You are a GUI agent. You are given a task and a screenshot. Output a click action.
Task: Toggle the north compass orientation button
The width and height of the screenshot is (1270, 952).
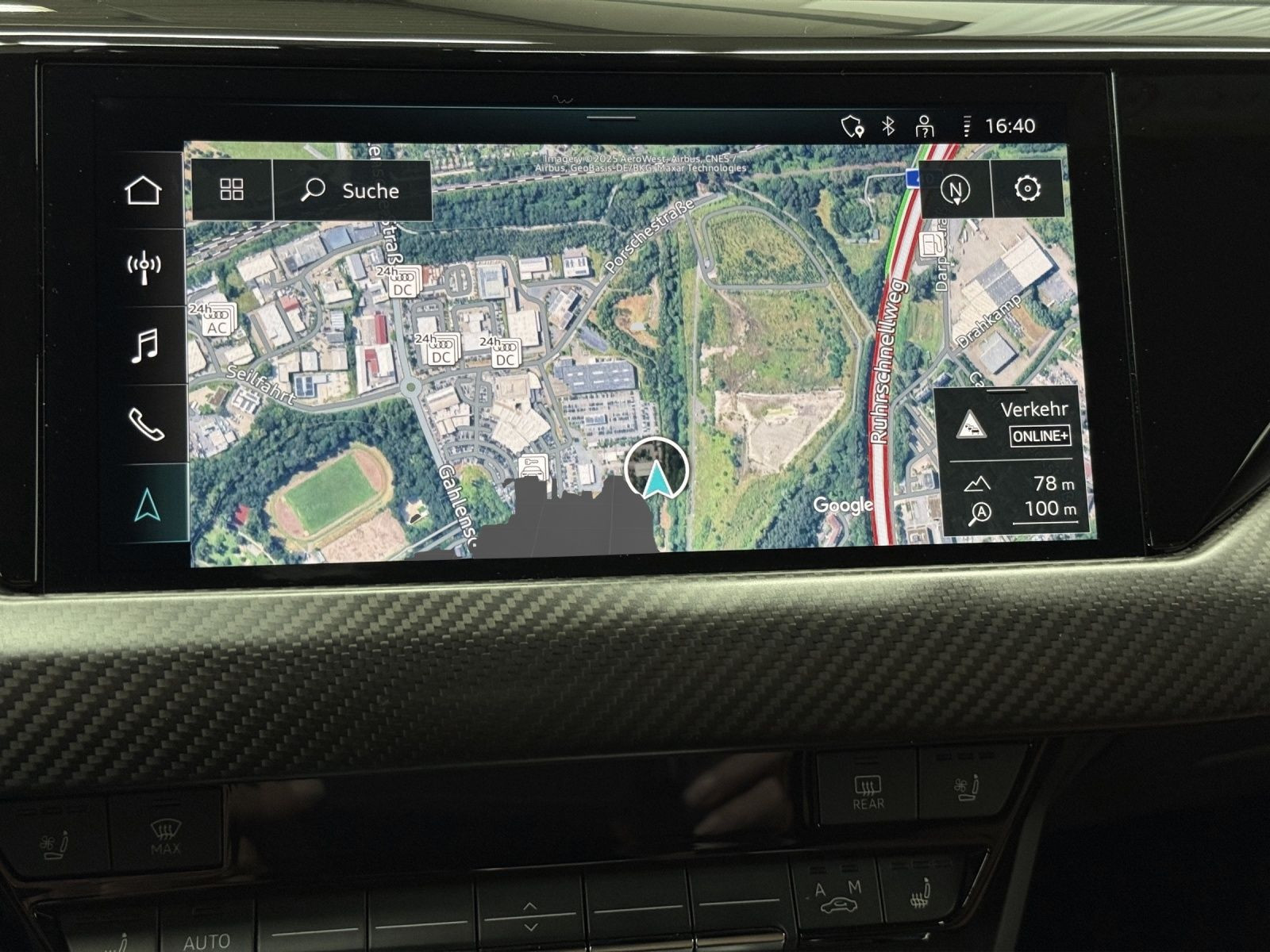tap(956, 190)
